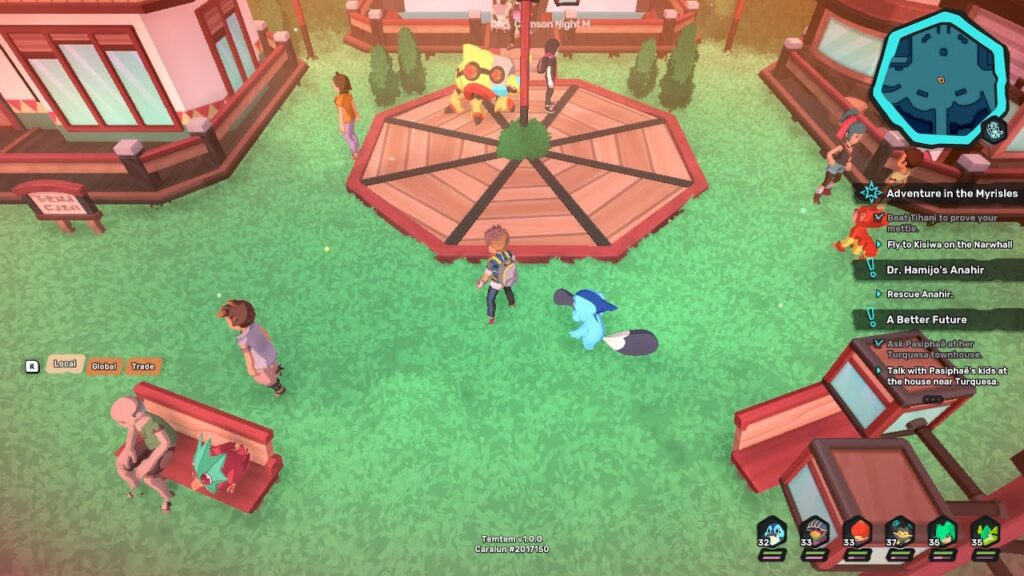Pick the spiky-haired level 33 squad Temtem
Image resolution: width=1024 pixels, height=576 pixels.
(815, 532)
